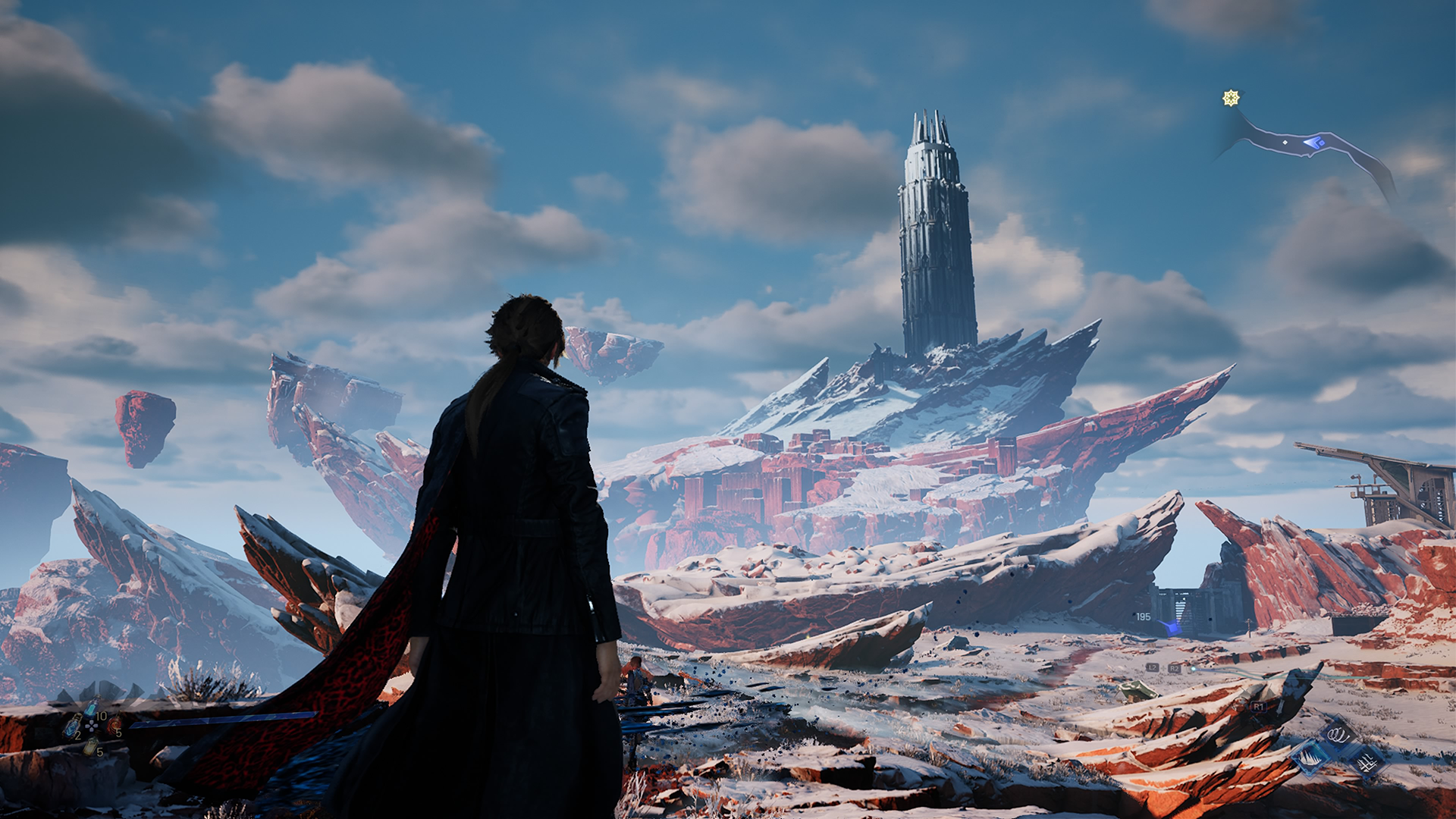The width and height of the screenshot is (1456, 819).
Task: Use the yellow potion bottle
Action: [90, 747]
